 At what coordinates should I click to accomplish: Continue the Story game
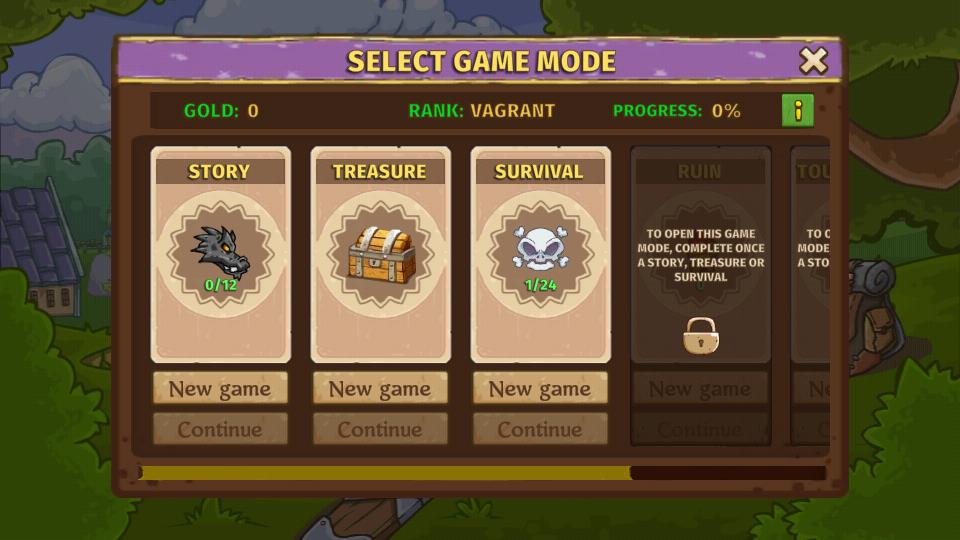tap(220, 429)
